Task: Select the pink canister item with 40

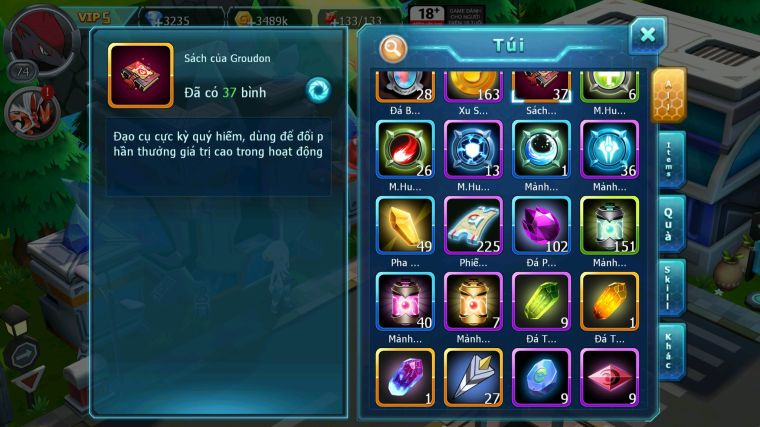Action: [x=405, y=300]
